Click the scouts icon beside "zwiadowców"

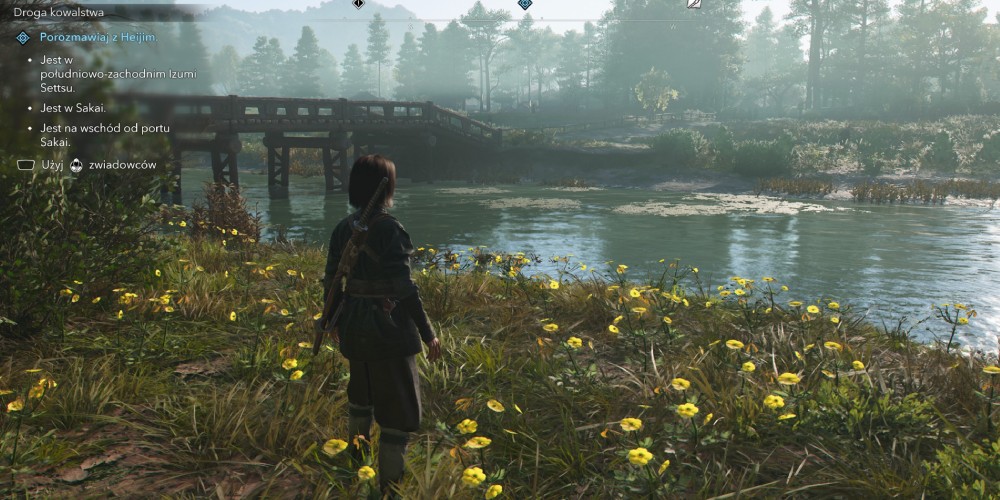[76, 165]
